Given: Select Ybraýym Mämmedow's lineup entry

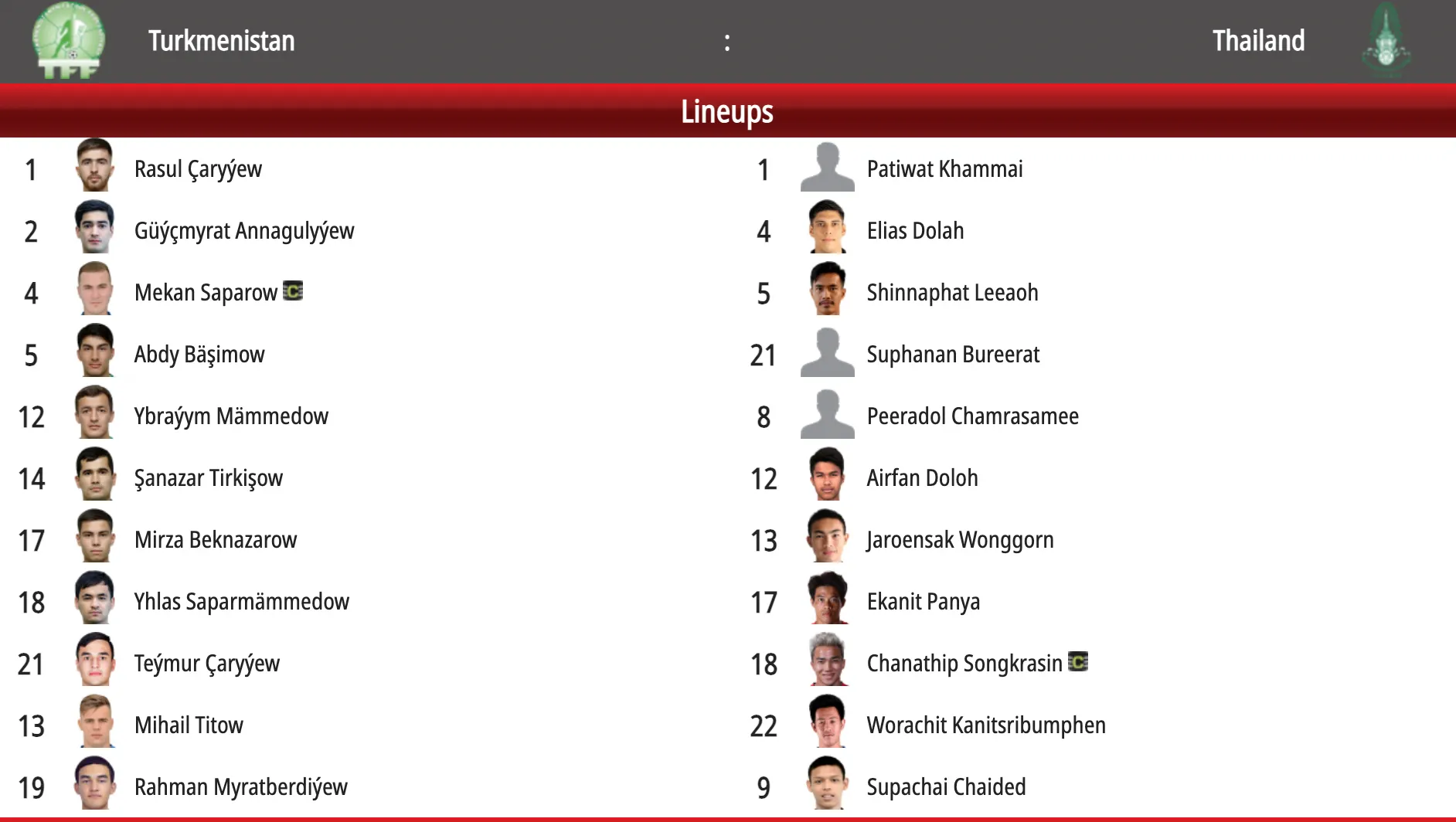Looking at the screenshot, I should [231, 416].
